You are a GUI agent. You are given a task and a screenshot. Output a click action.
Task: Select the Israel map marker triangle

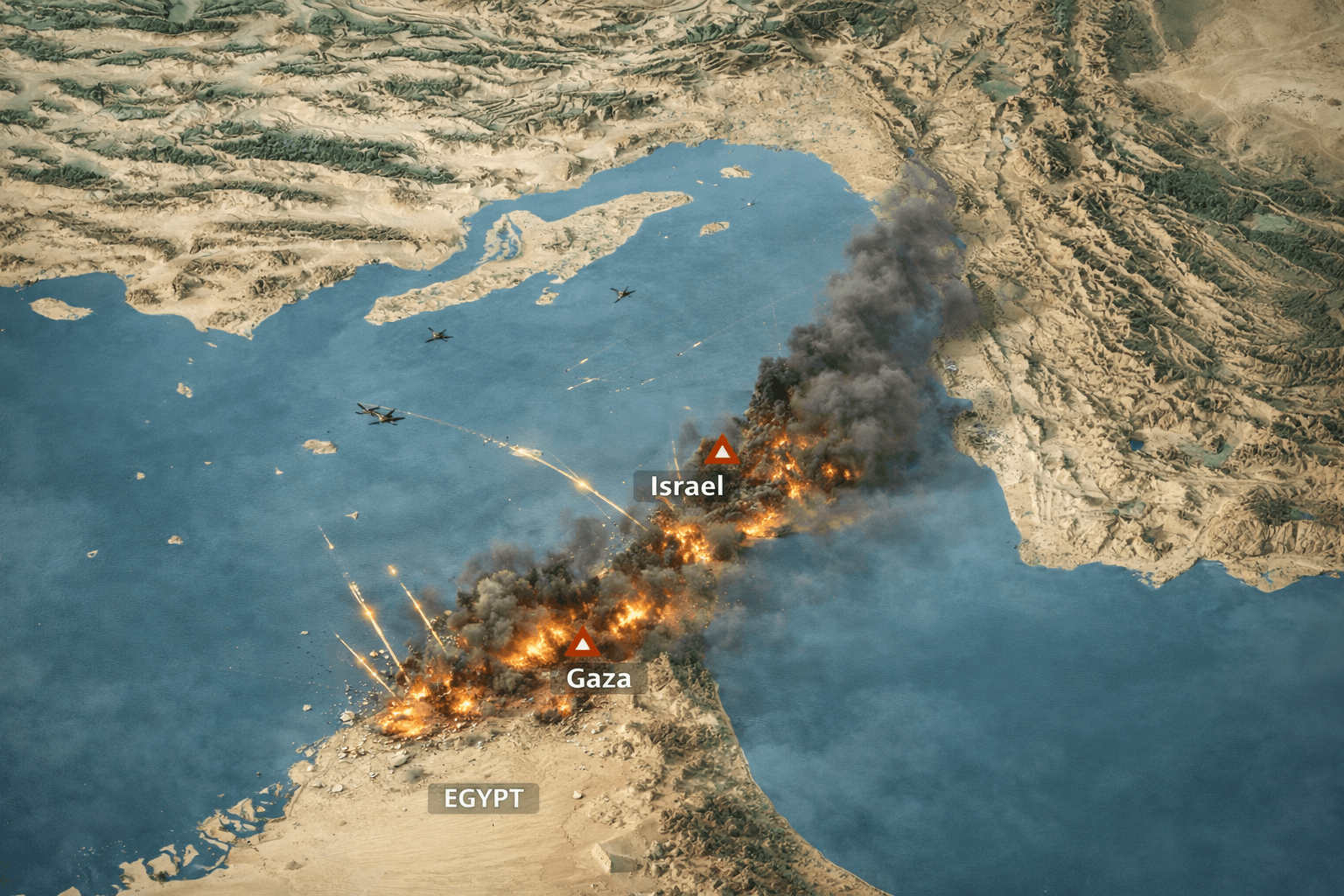tap(722, 451)
